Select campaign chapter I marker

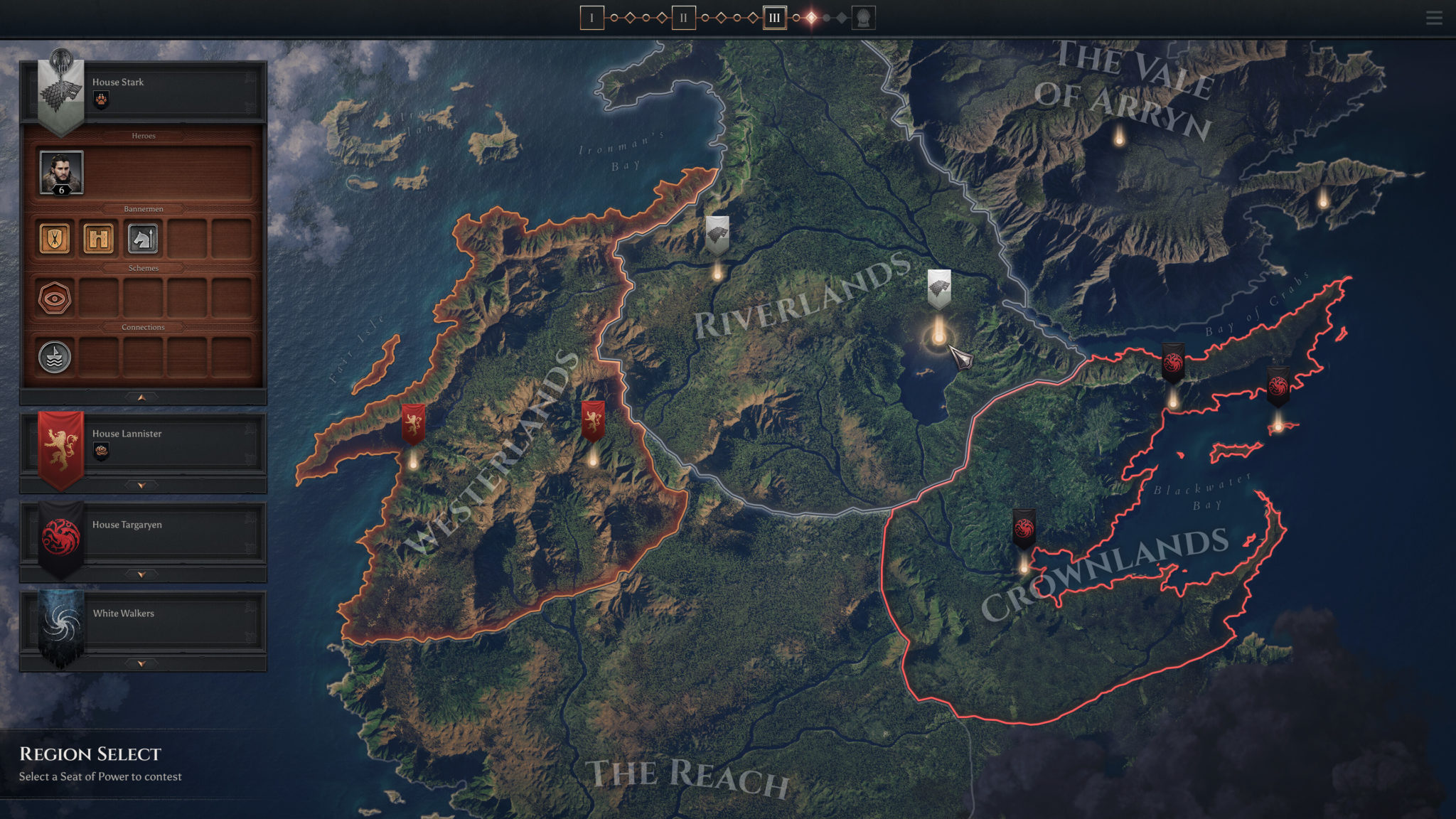click(x=592, y=17)
